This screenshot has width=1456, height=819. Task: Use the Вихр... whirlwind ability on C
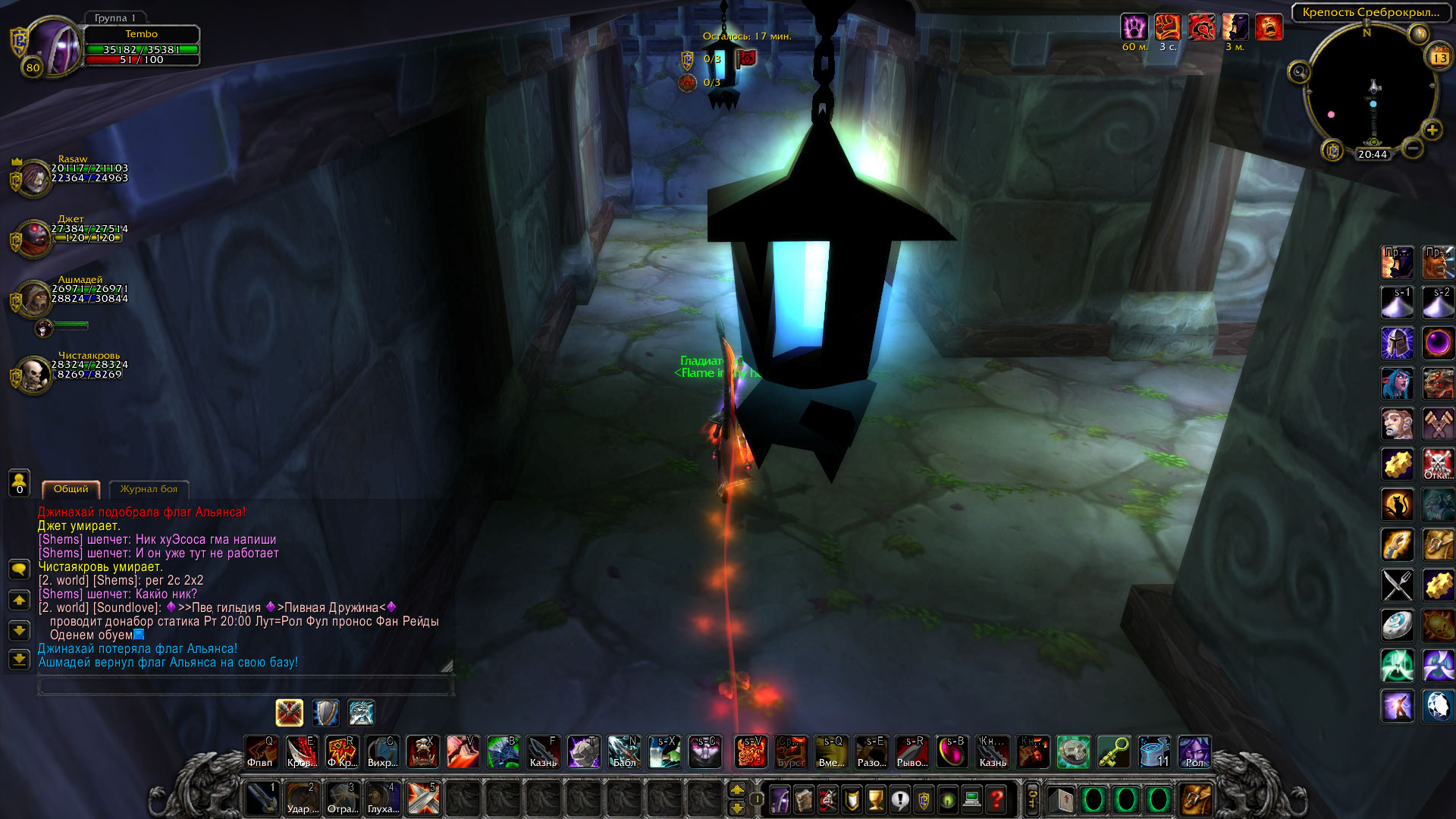click(x=381, y=752)
